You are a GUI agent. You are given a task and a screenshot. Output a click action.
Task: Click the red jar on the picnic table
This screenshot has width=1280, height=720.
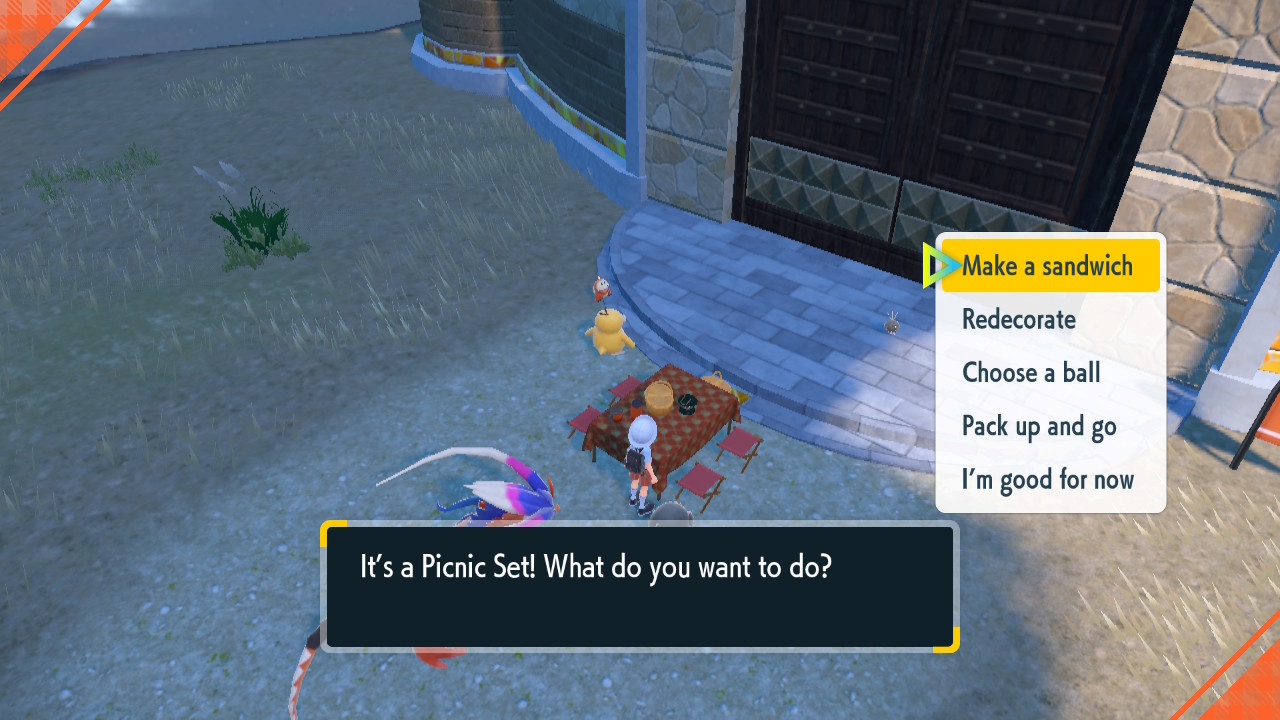coord(636,408)
